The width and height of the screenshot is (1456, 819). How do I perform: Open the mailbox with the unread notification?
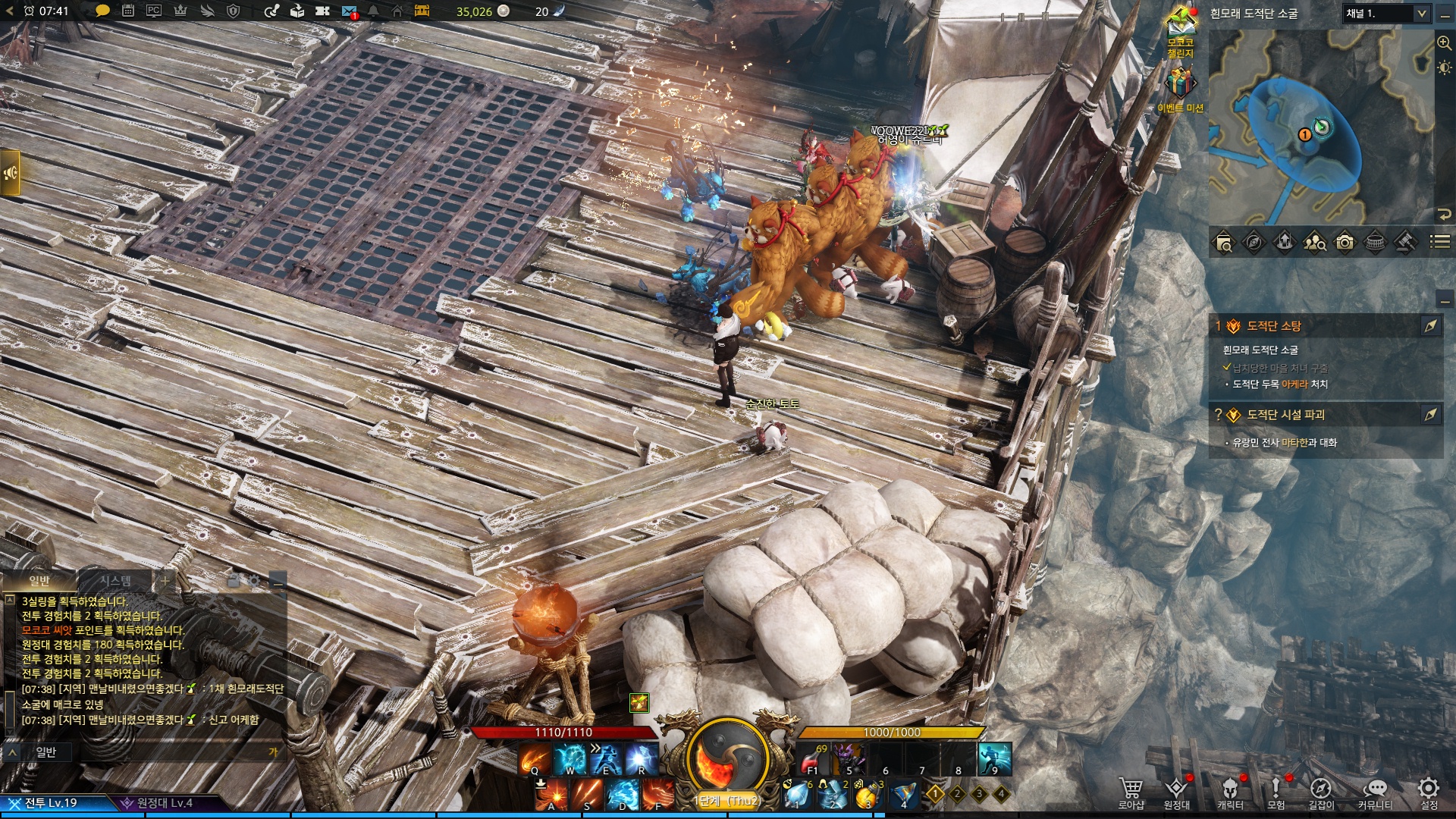click(349, 11)
